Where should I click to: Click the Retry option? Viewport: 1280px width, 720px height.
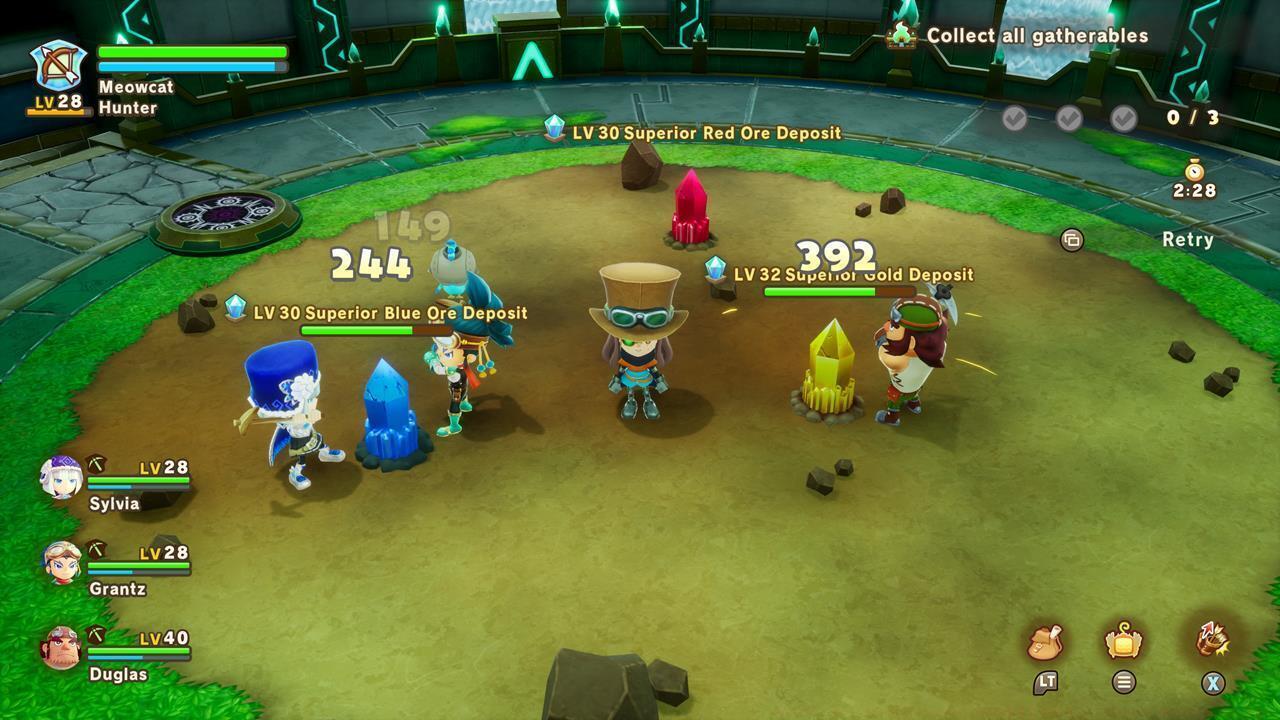(x=1188, y=240)
